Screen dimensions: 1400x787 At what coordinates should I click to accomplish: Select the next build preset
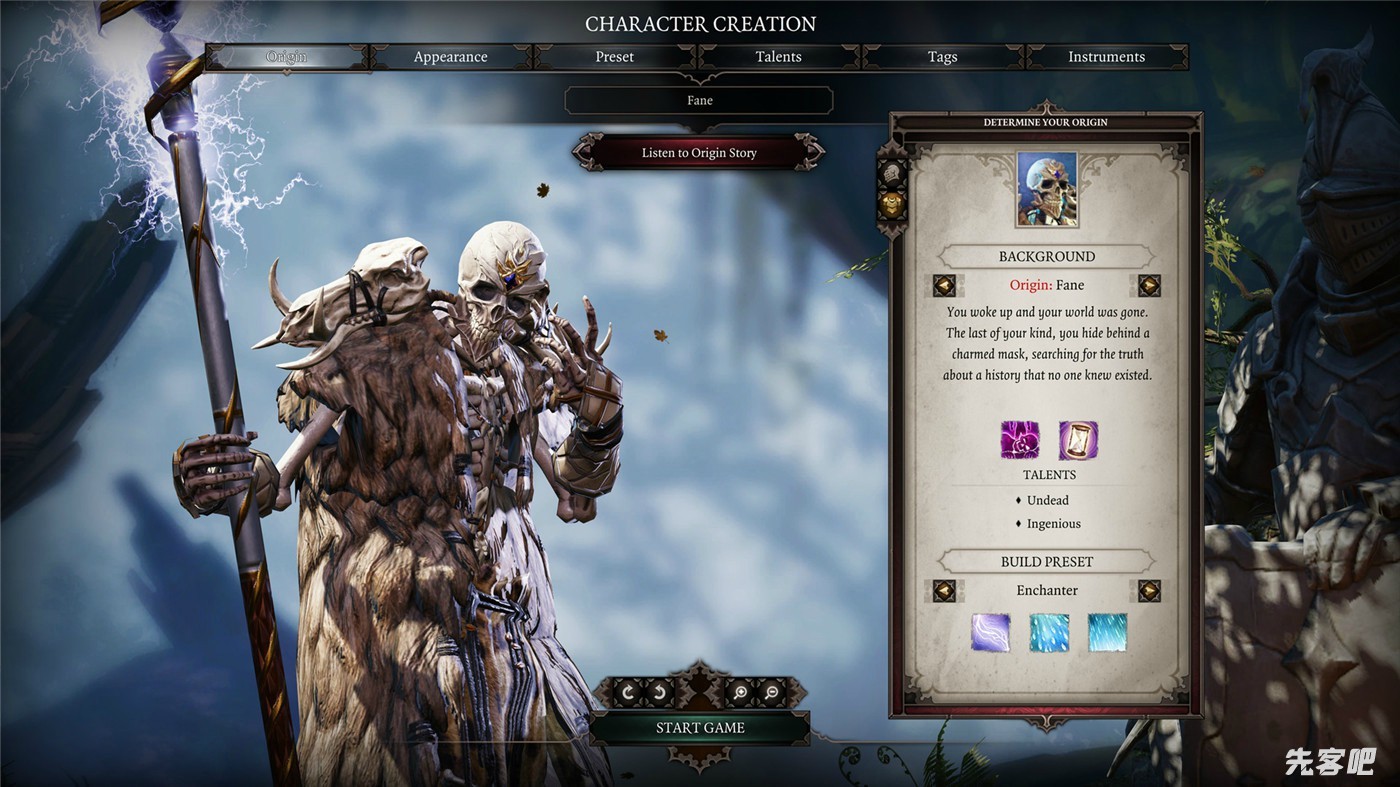pos(1149,591)
